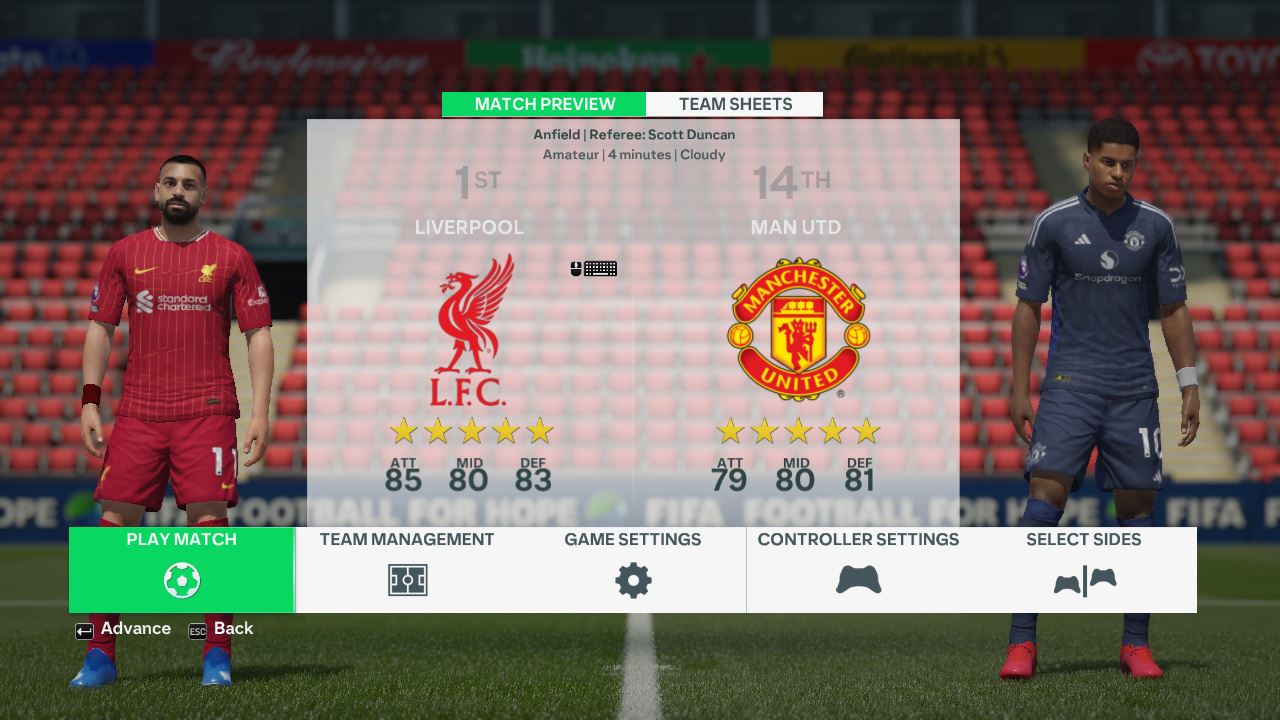Choose the Select Sides option
1280x720 pixels.
click(1083, 568)
